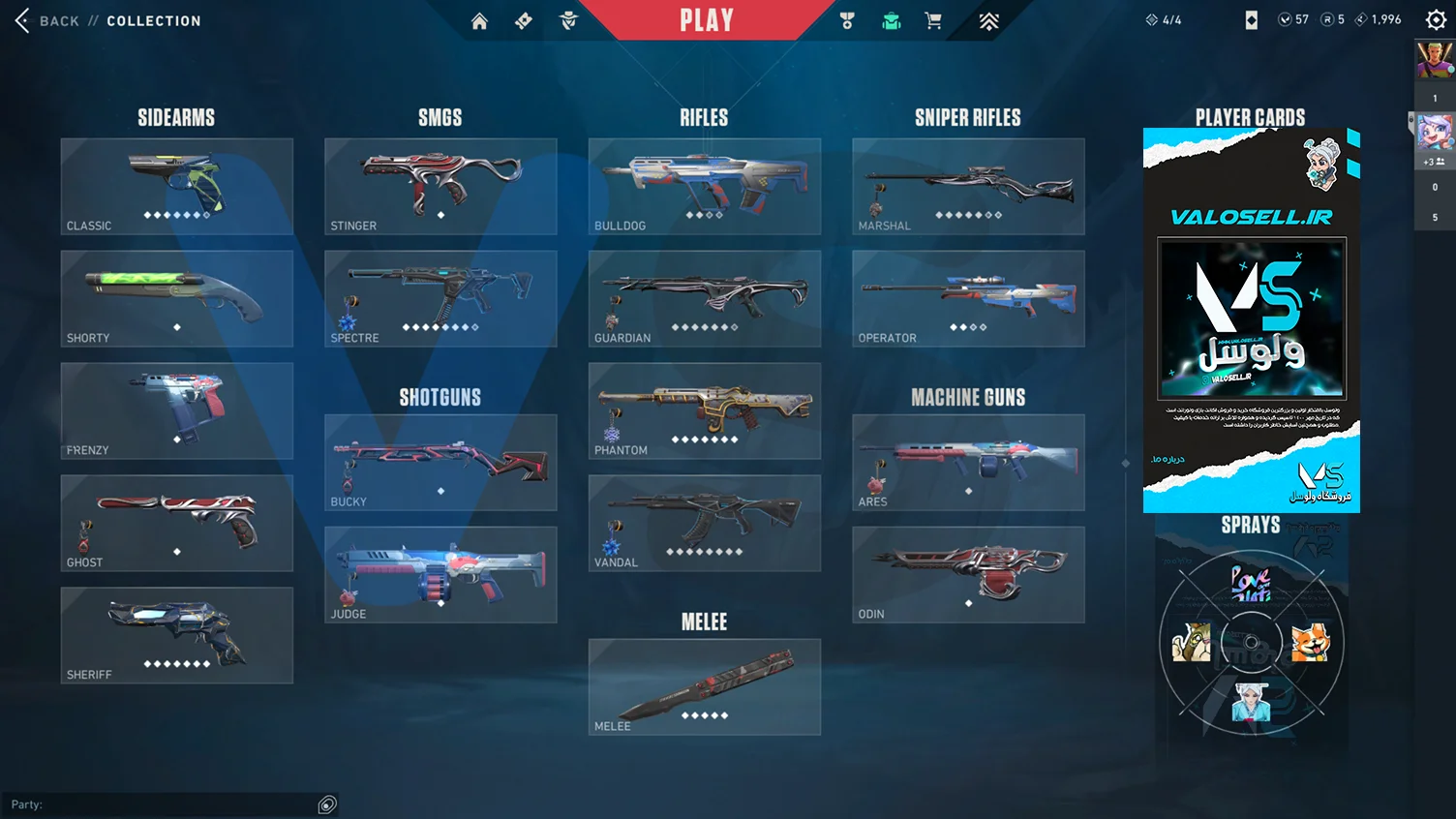Choose the Vandal rifle slot
The image size is (1456, 819).
(705, 523)
